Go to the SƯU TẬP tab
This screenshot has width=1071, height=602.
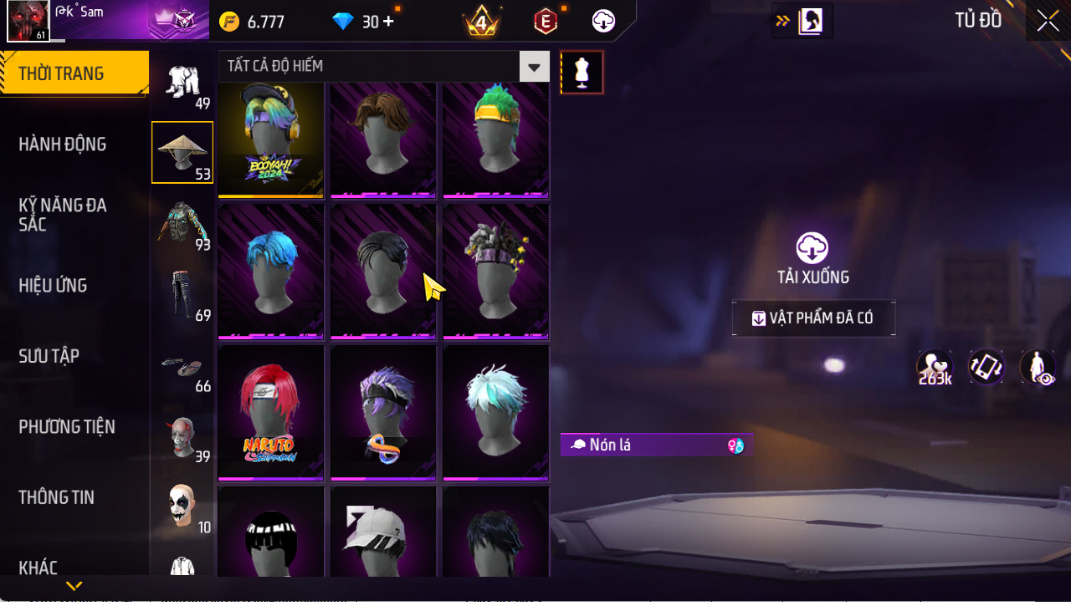pyautogui.click(x=49, y=356)
